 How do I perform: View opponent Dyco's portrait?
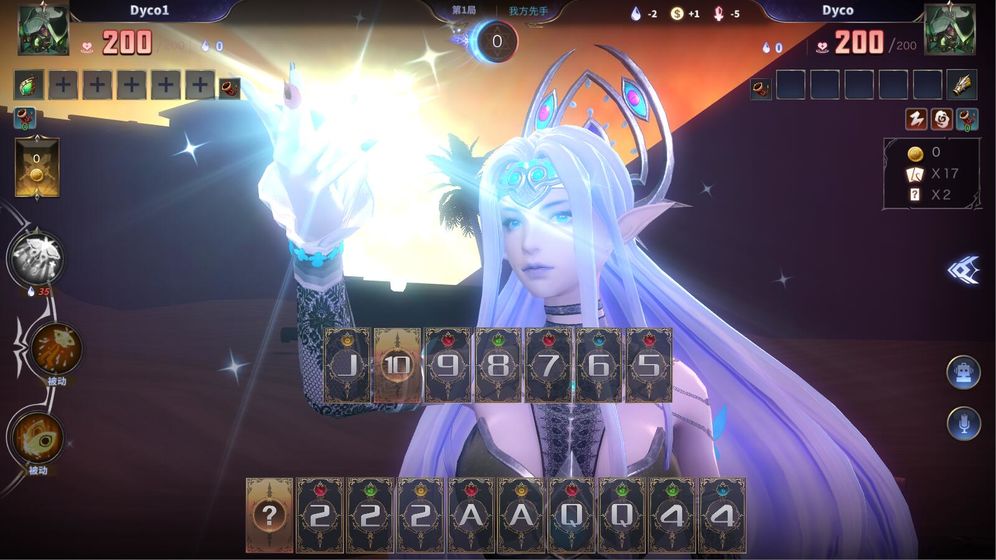tap(949, 30)
